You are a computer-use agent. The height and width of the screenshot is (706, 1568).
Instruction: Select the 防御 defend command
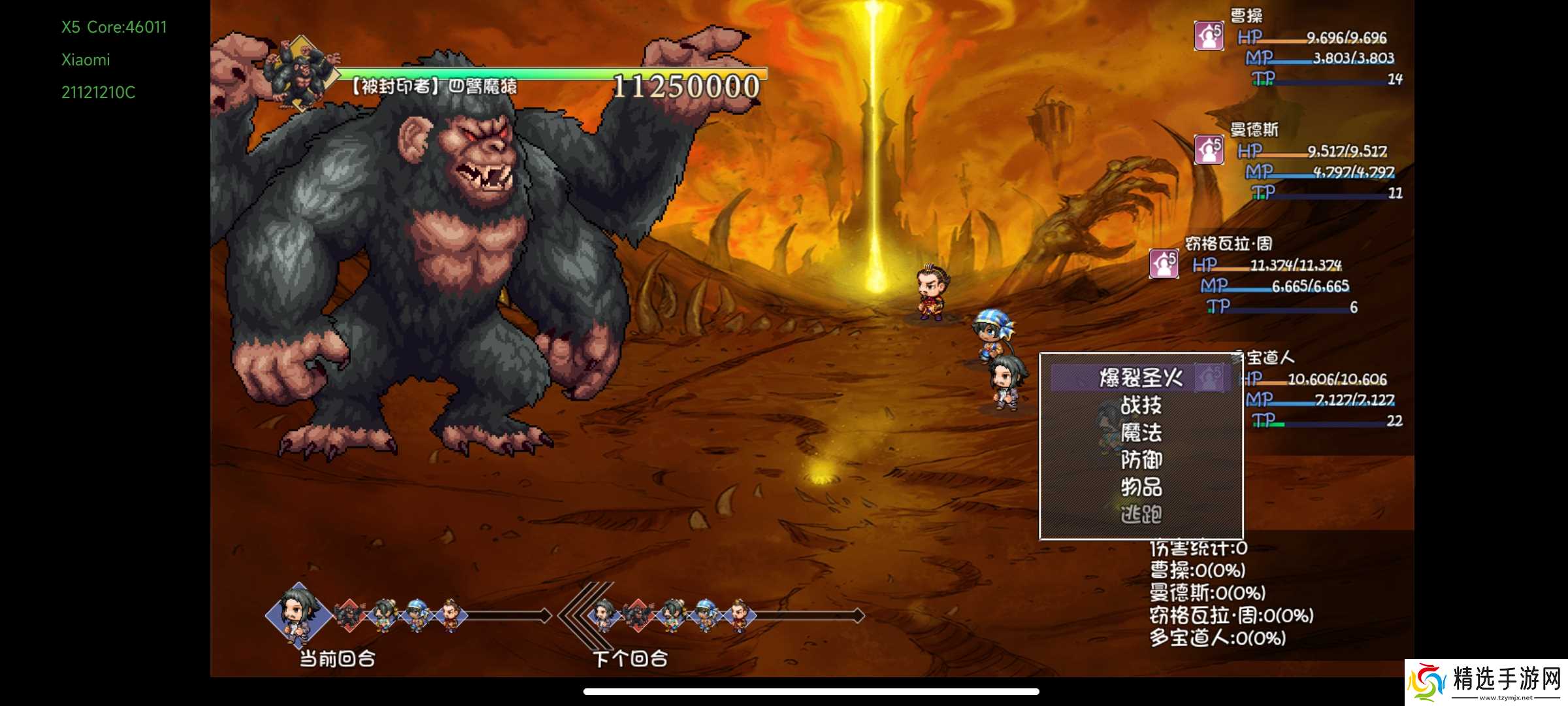click(x=1141, y=460)
